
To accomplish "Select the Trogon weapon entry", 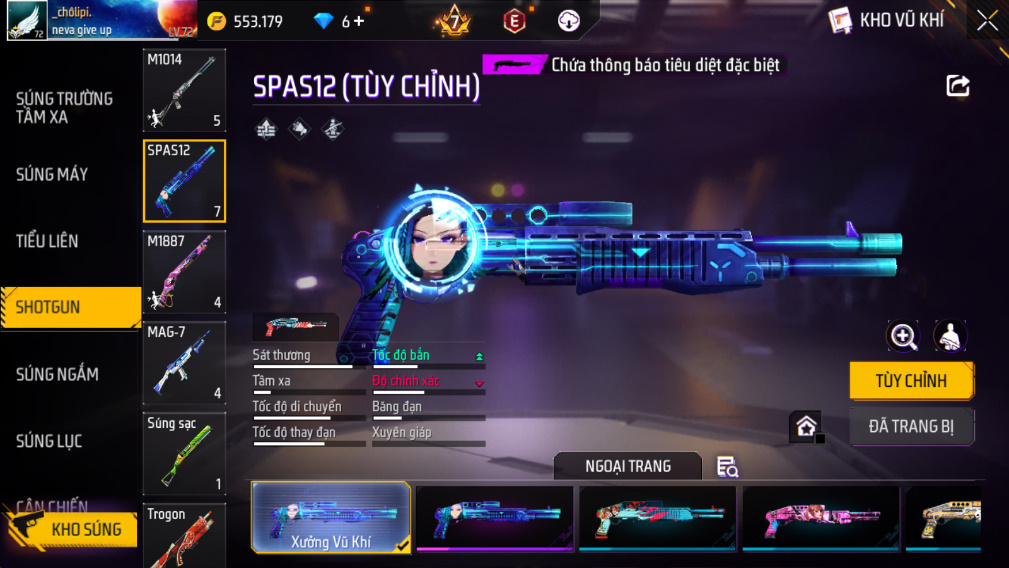I will tap(184, 536).
